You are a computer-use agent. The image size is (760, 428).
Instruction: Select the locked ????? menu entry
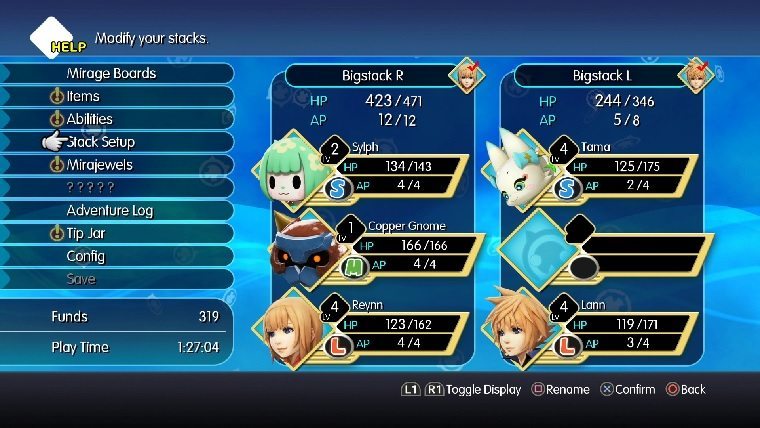[x=90, y=187]
